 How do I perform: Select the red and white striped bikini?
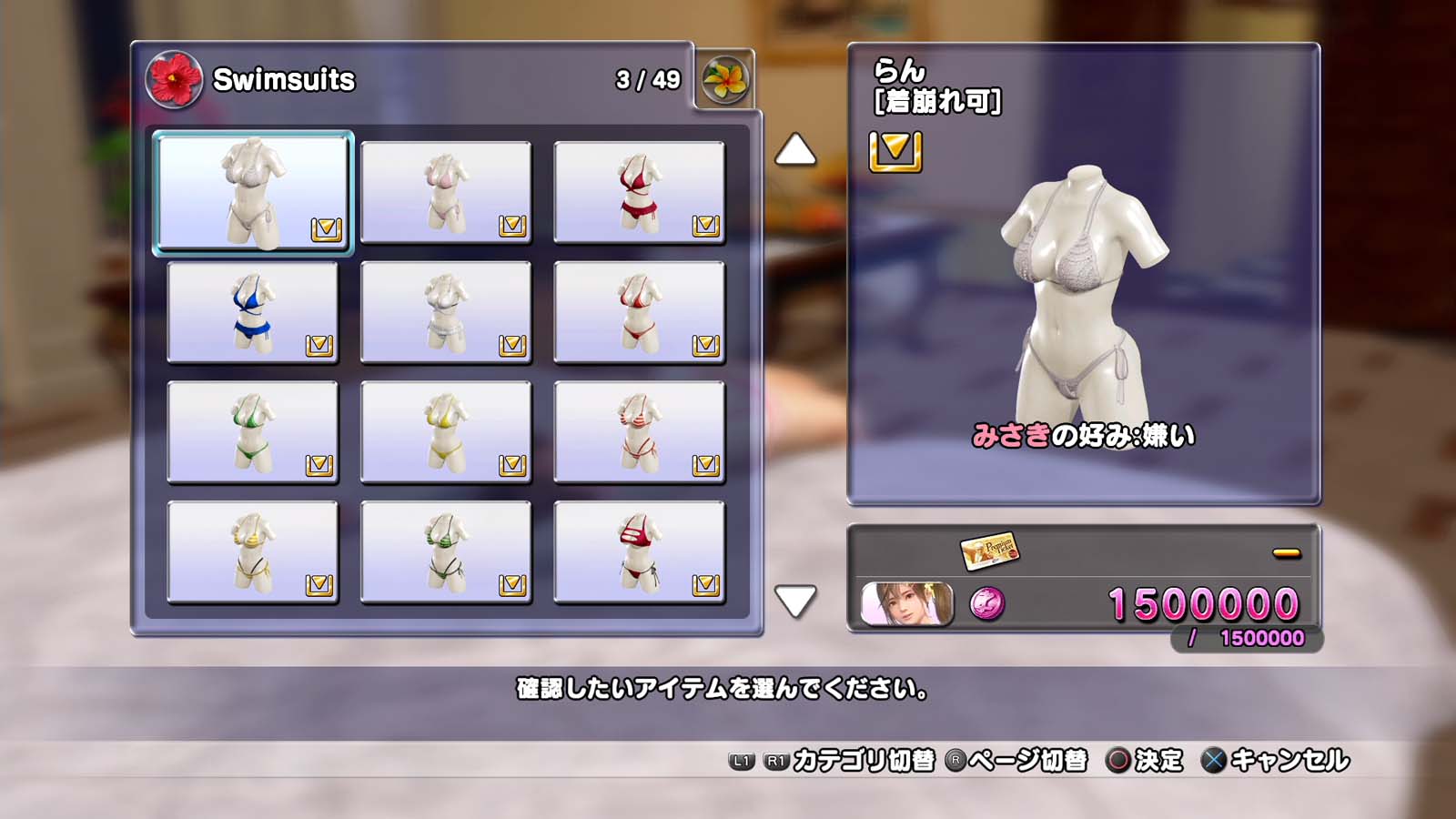(639, 432)
